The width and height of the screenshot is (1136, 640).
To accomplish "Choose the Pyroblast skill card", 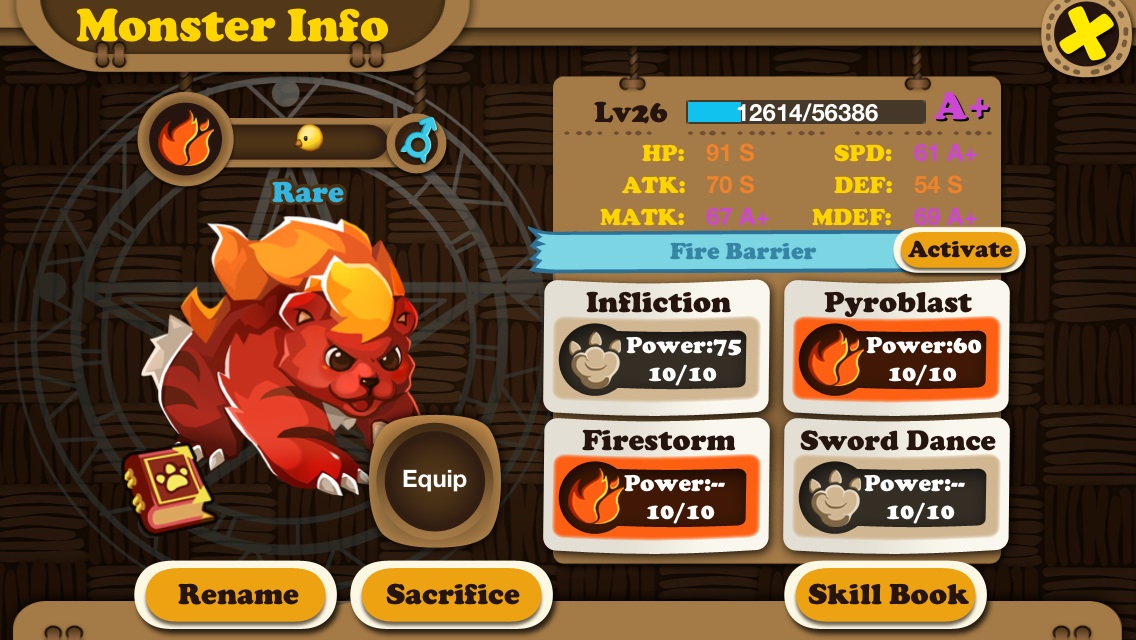I will 896,346.
